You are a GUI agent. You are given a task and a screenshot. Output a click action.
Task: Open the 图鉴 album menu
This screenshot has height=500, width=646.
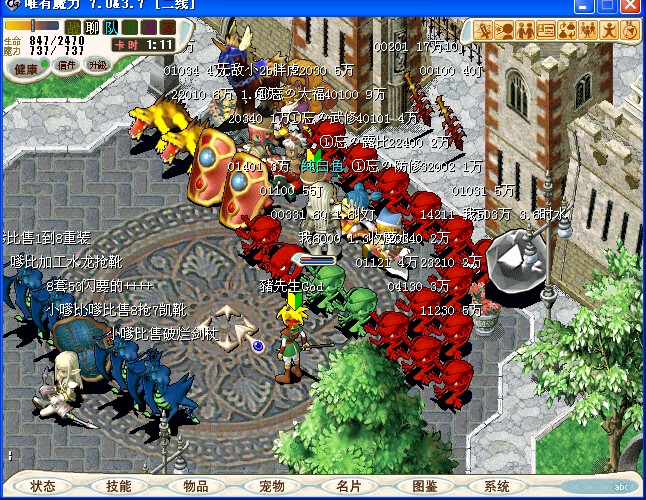tap(424, 486)
